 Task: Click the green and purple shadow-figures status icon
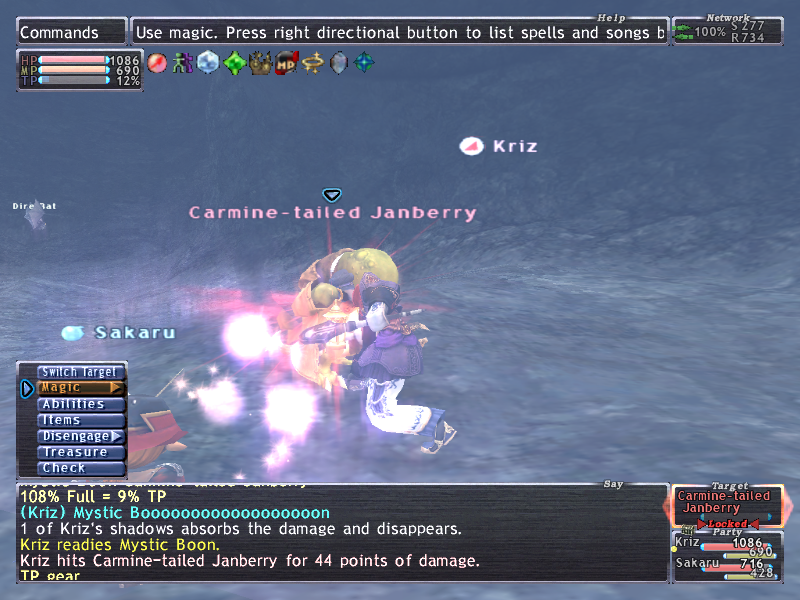tap(182, 63)
